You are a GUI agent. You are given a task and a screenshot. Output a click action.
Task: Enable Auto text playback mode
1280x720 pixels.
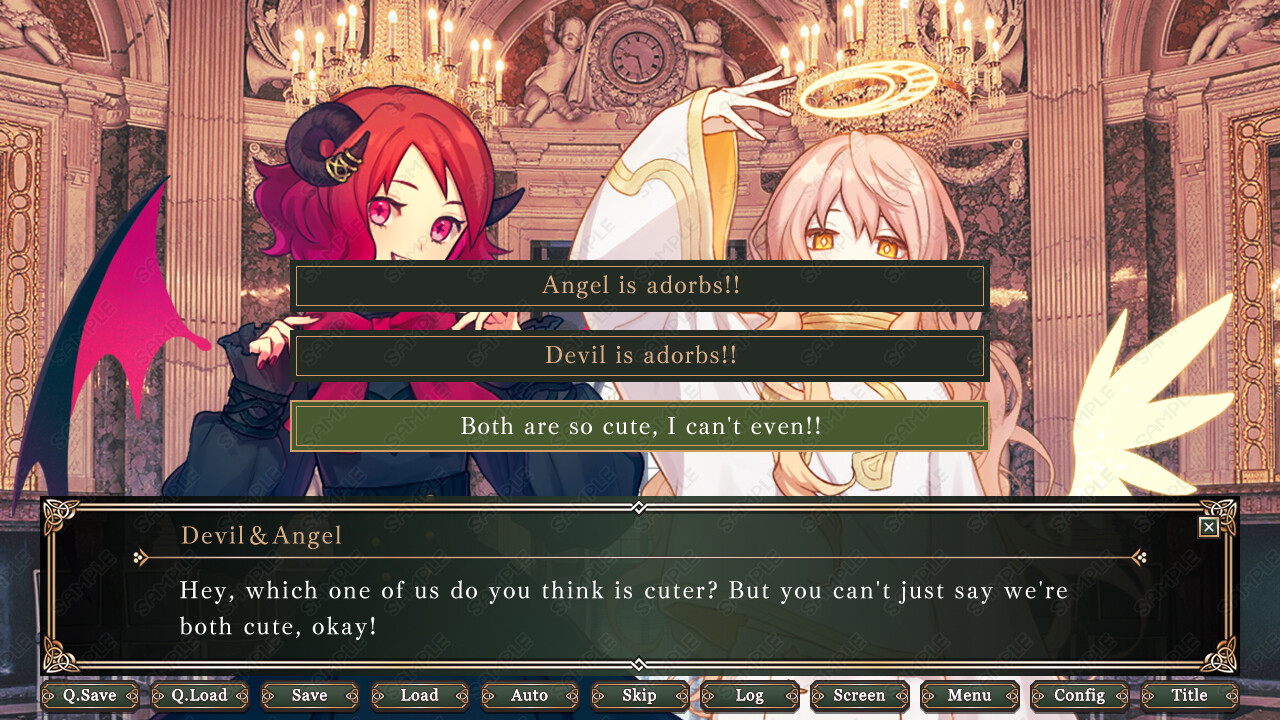tap(530, 695)
